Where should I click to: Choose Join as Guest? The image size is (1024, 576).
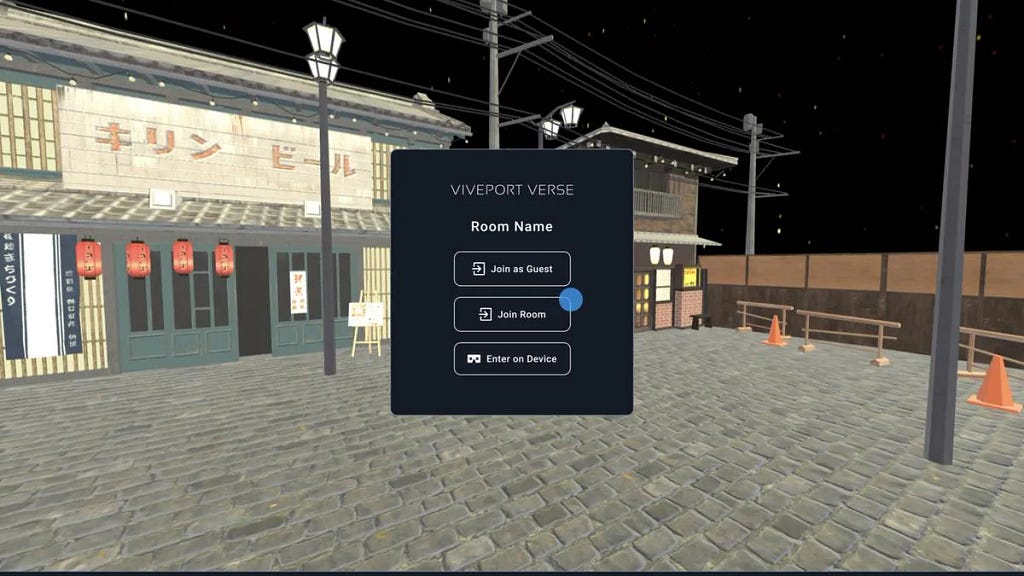click(x=512, y=269)
